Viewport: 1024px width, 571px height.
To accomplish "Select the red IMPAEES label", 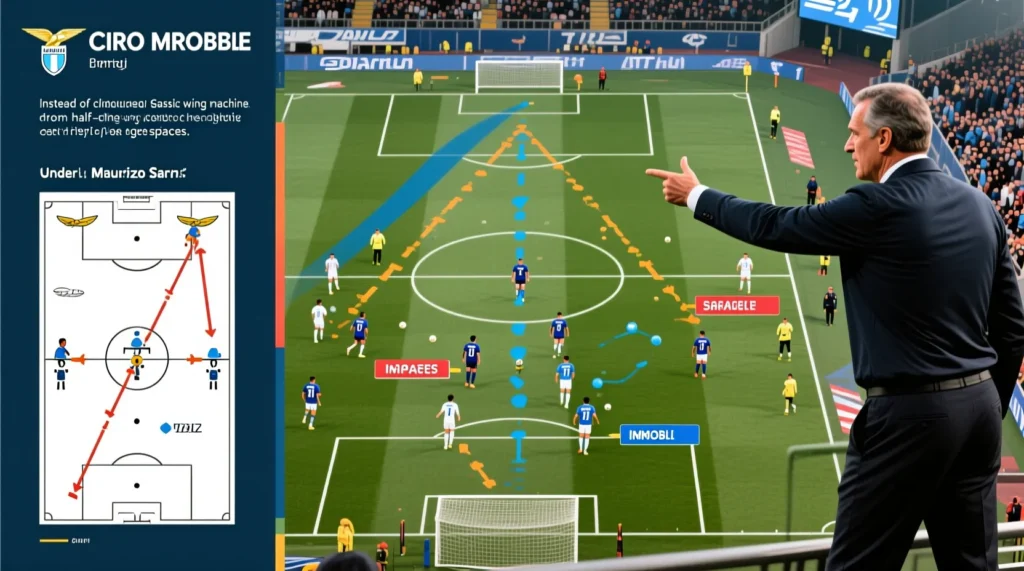I will click(411, 369).
